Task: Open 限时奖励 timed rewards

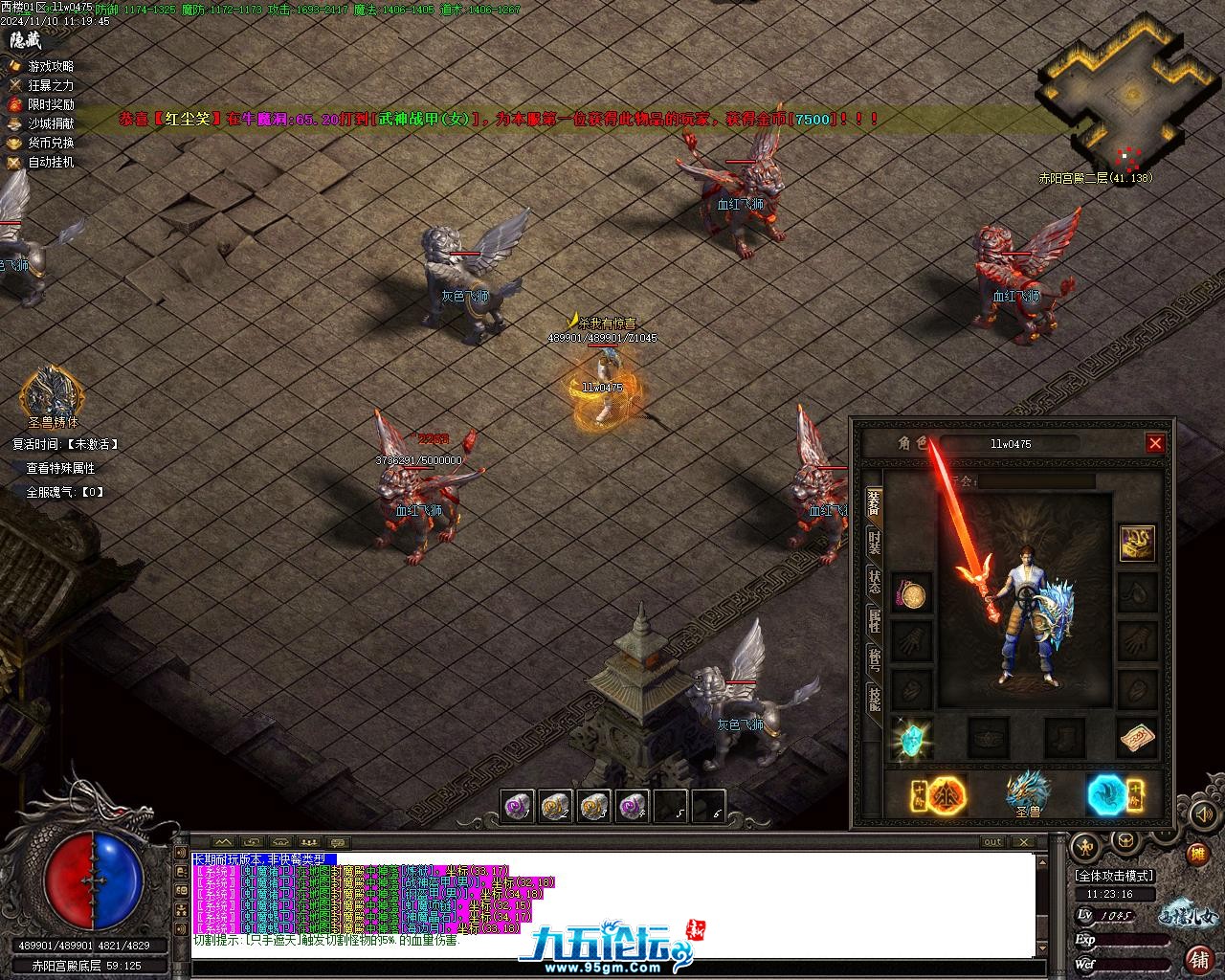Action: click(51, 104)
